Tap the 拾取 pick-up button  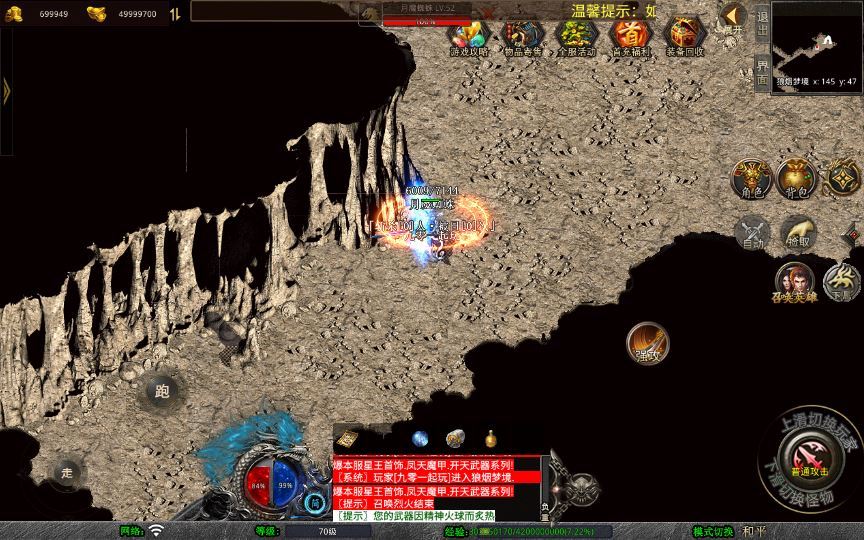(798, 234)
